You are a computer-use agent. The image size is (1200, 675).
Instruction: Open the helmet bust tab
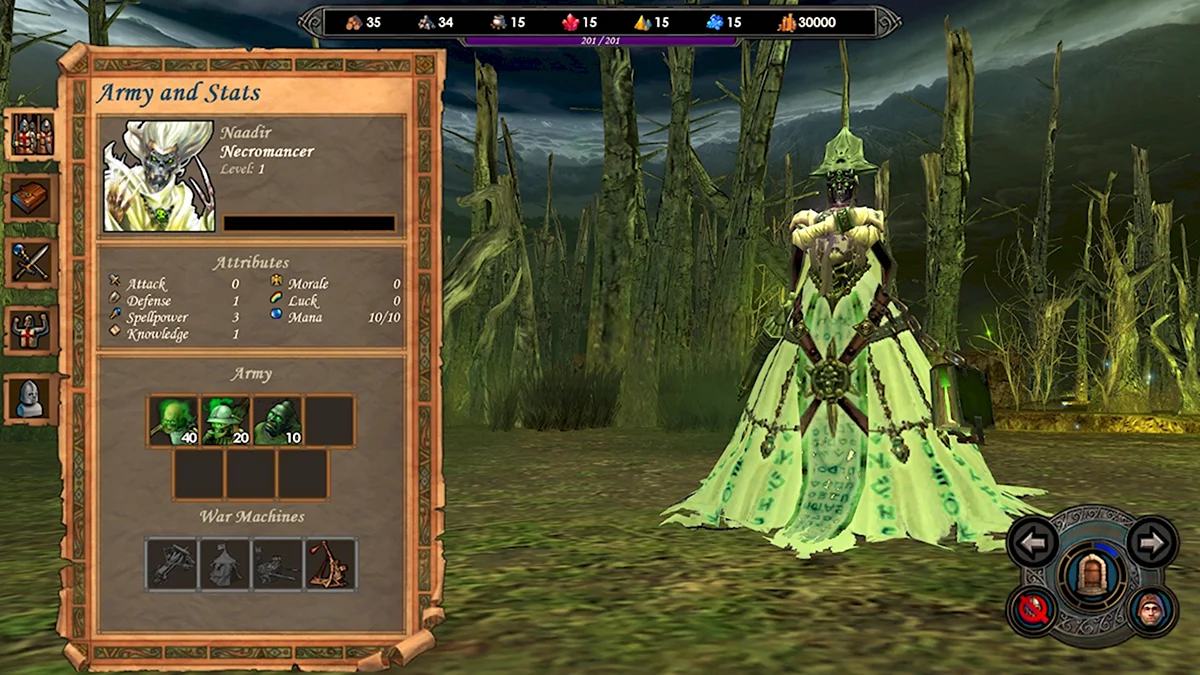pos(33,396)
